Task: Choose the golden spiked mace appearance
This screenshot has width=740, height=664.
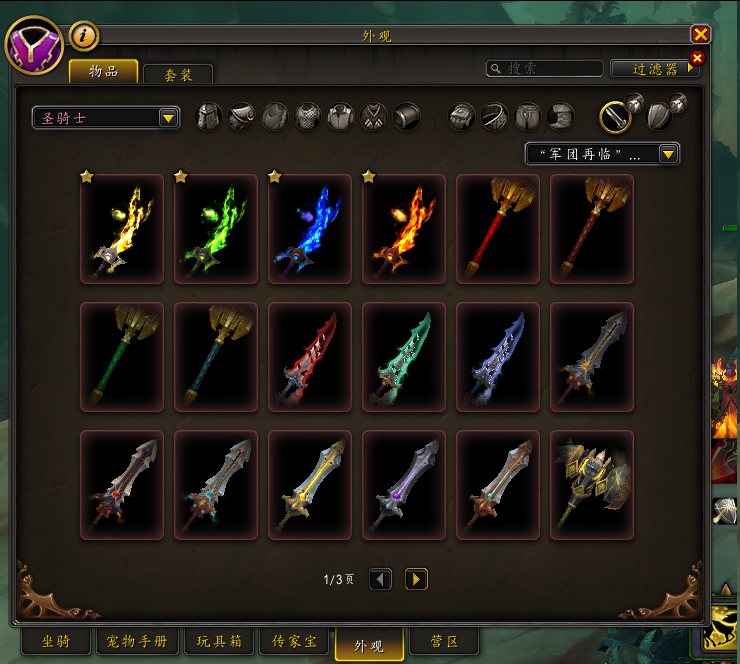Action: (x=591, y=485)
